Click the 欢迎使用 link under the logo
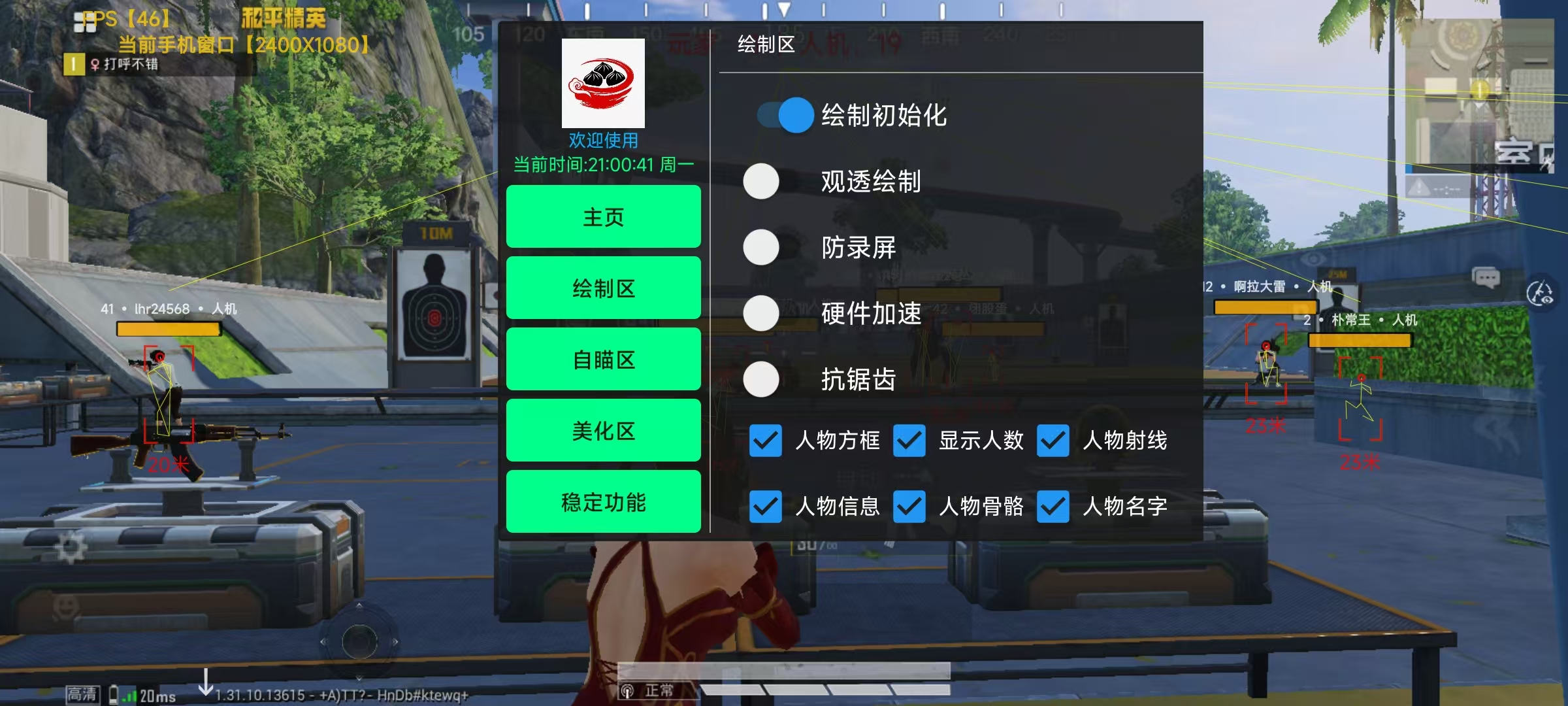1568x706 pixels. point(602,141)
